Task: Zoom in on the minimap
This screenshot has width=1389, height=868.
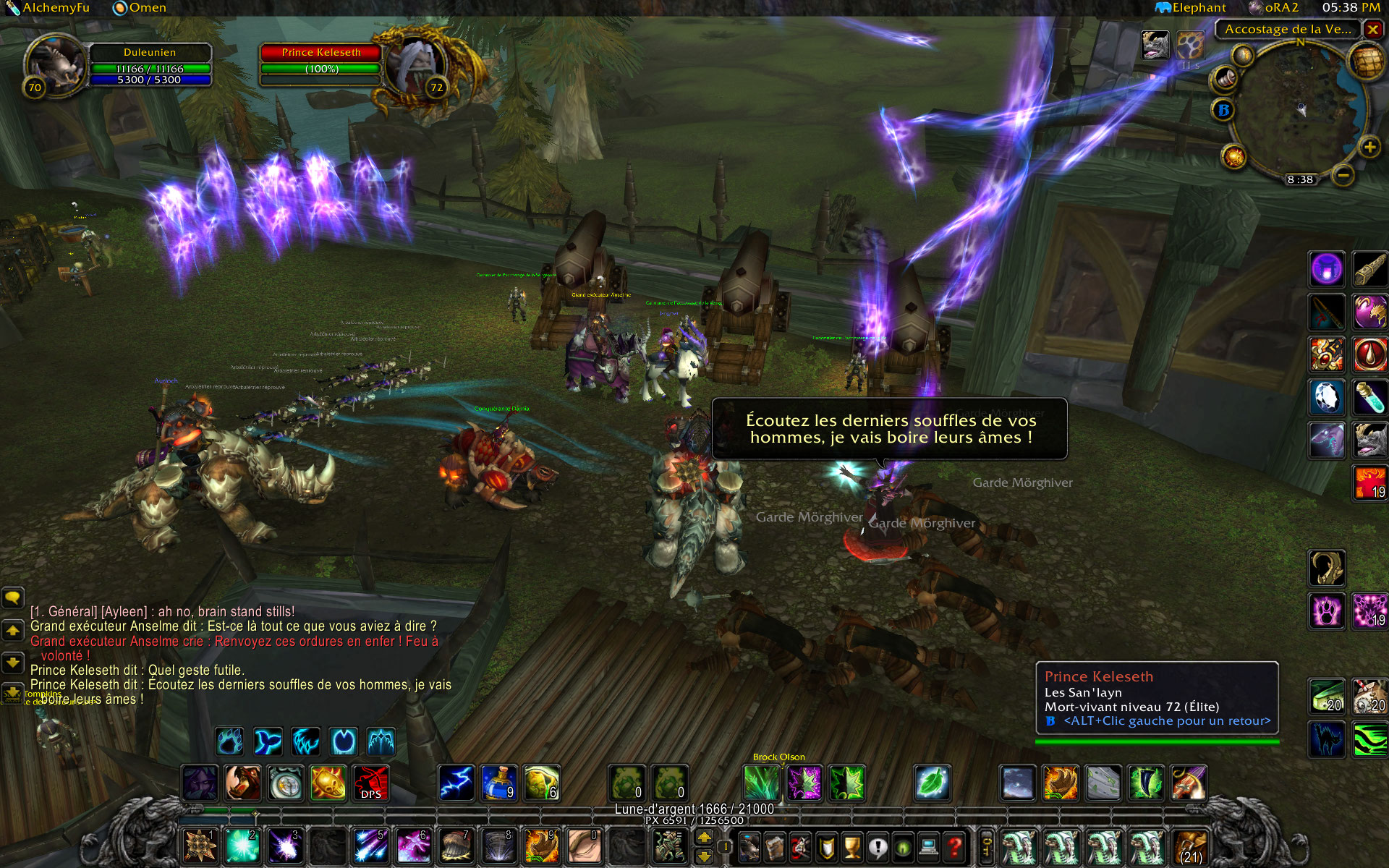Action: click(x=1369, y=148)
